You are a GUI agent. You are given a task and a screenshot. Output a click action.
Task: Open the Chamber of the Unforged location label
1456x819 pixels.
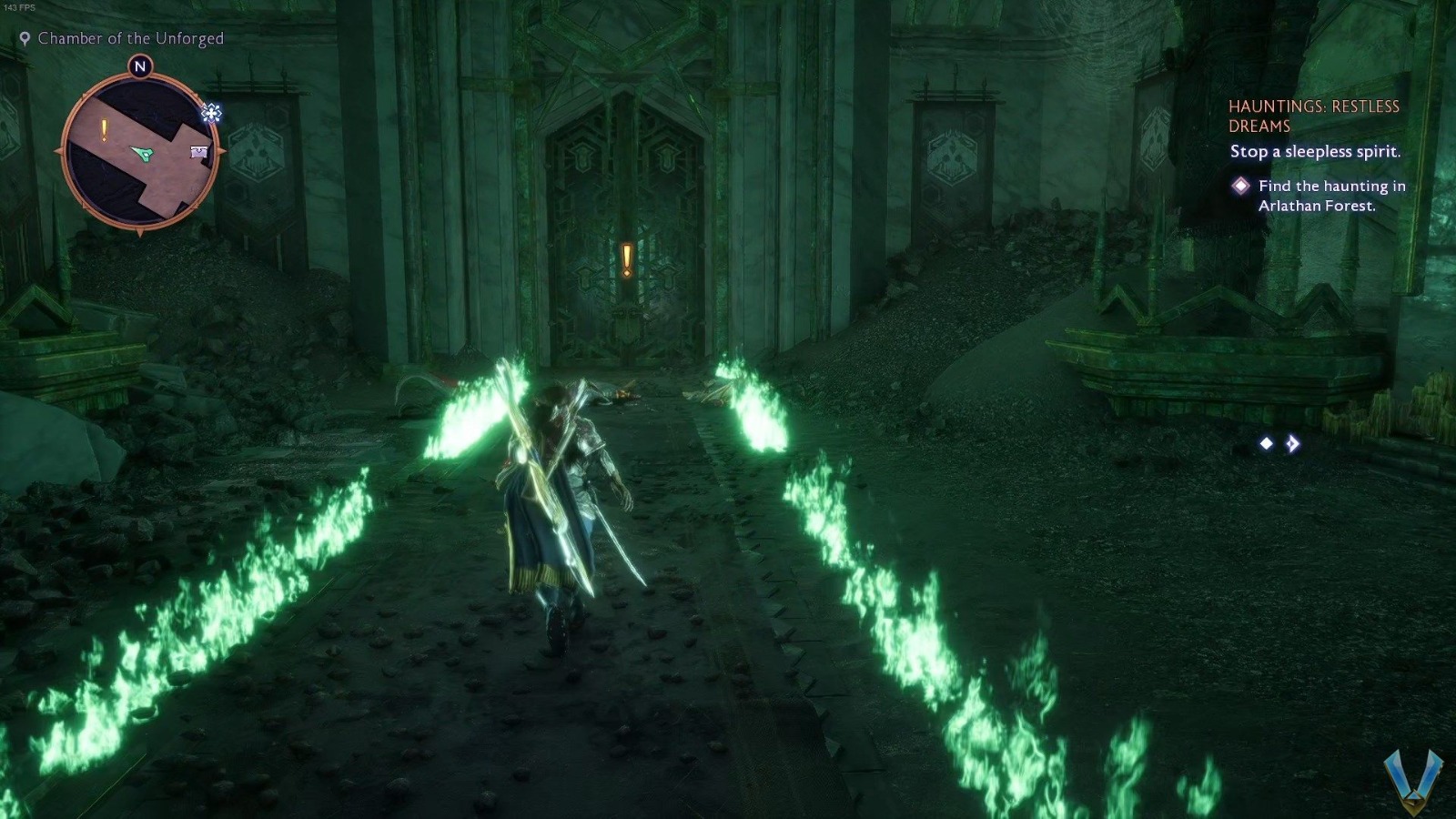coord(131,38)
